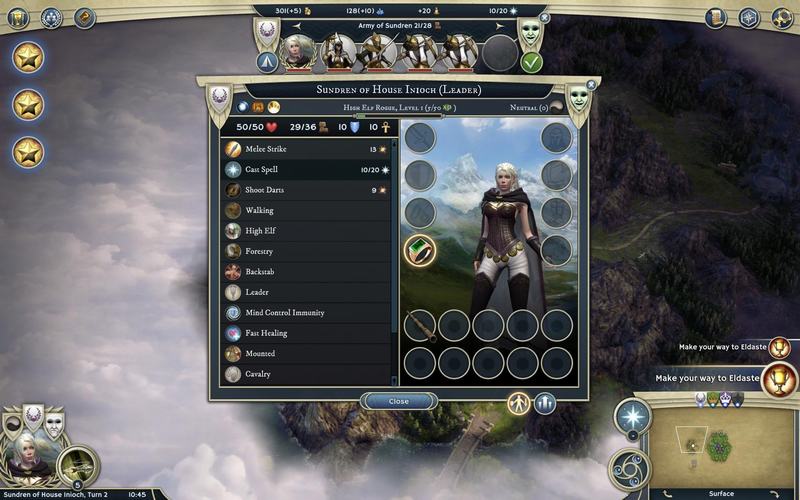Image resolution: width=800 pixels, height=500 pixels.
Task: Open the spell casting star button
Action: pos(632,416)
